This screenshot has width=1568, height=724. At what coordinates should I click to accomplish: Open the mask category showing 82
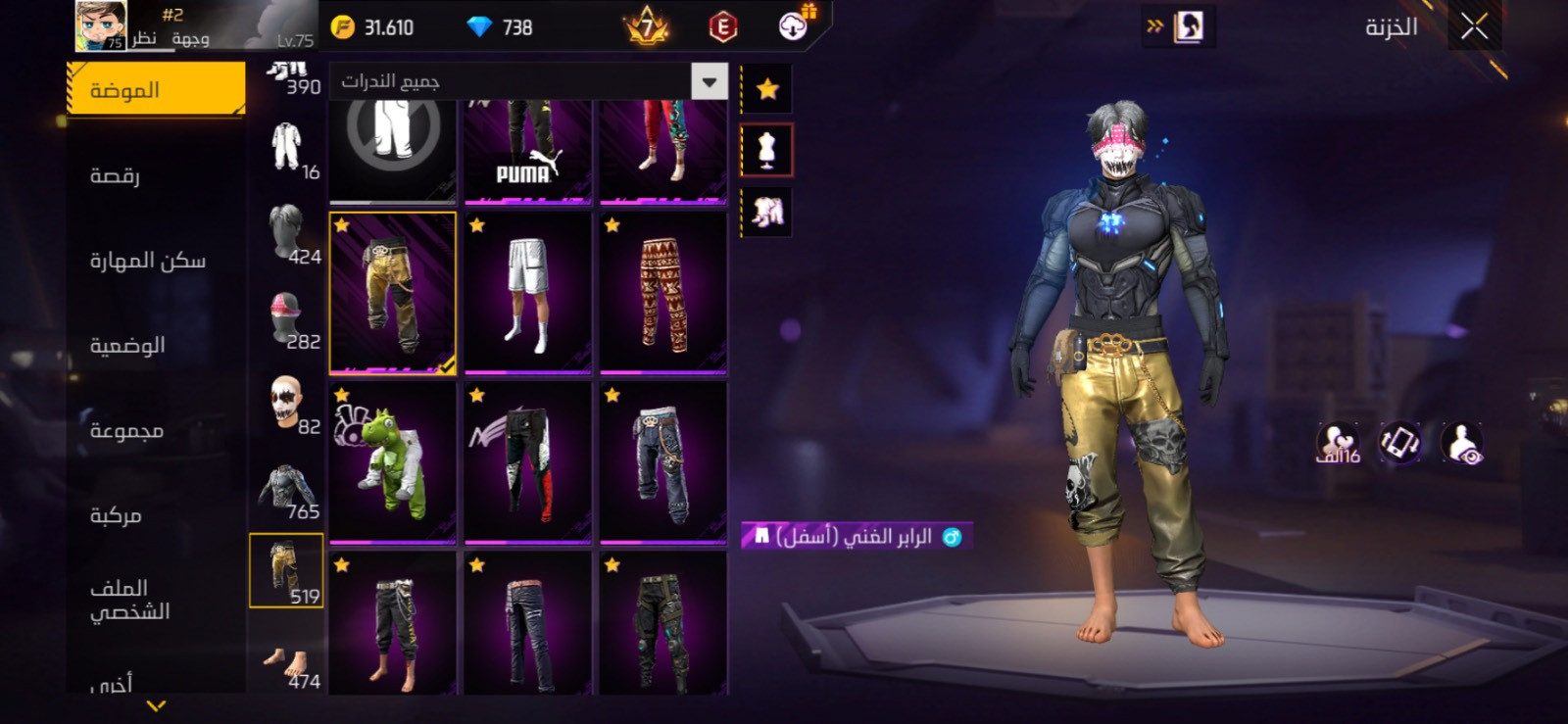click(x=286, y=404)
